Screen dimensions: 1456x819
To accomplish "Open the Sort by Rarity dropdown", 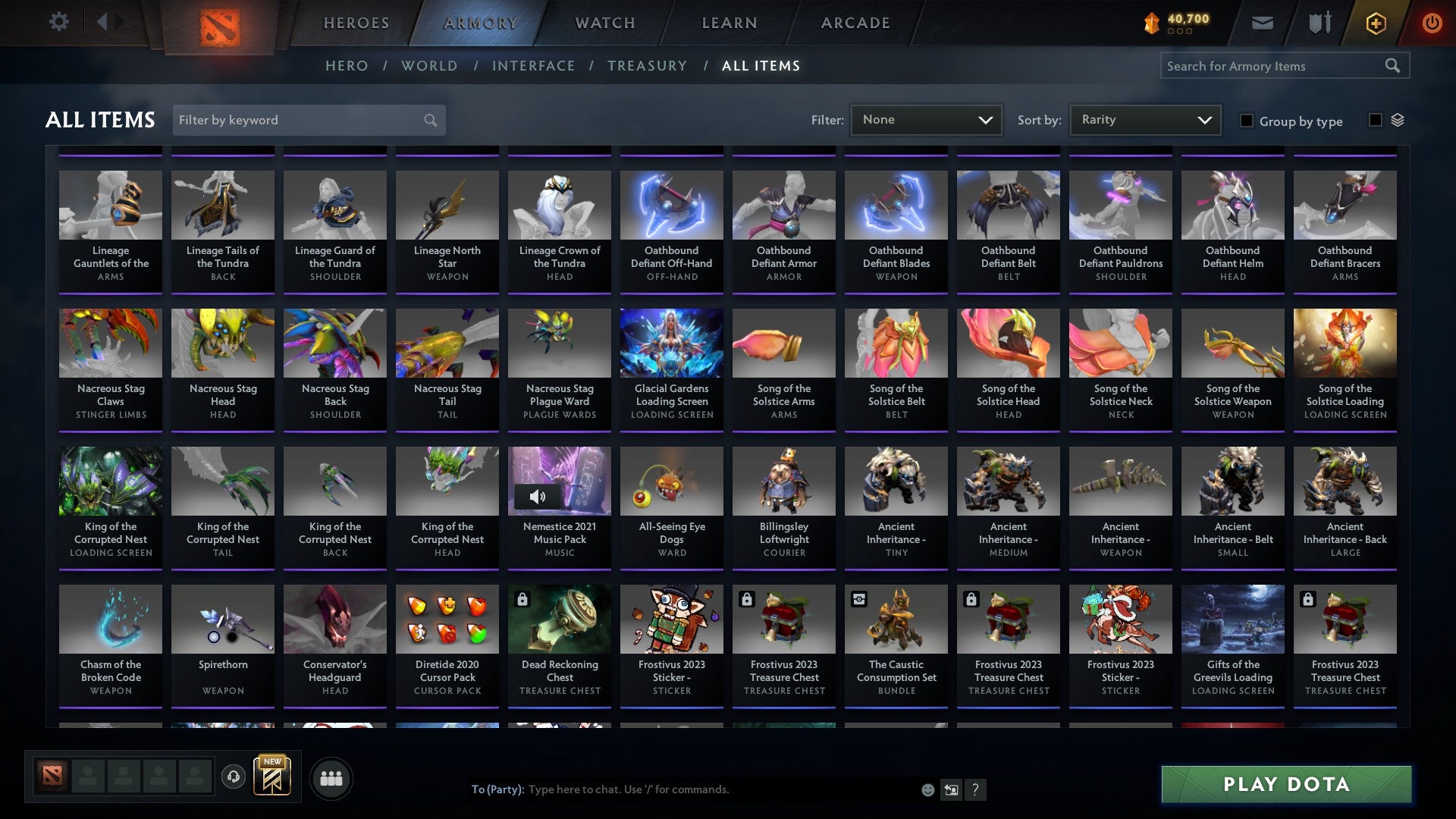I will (x=1144, y=119).
